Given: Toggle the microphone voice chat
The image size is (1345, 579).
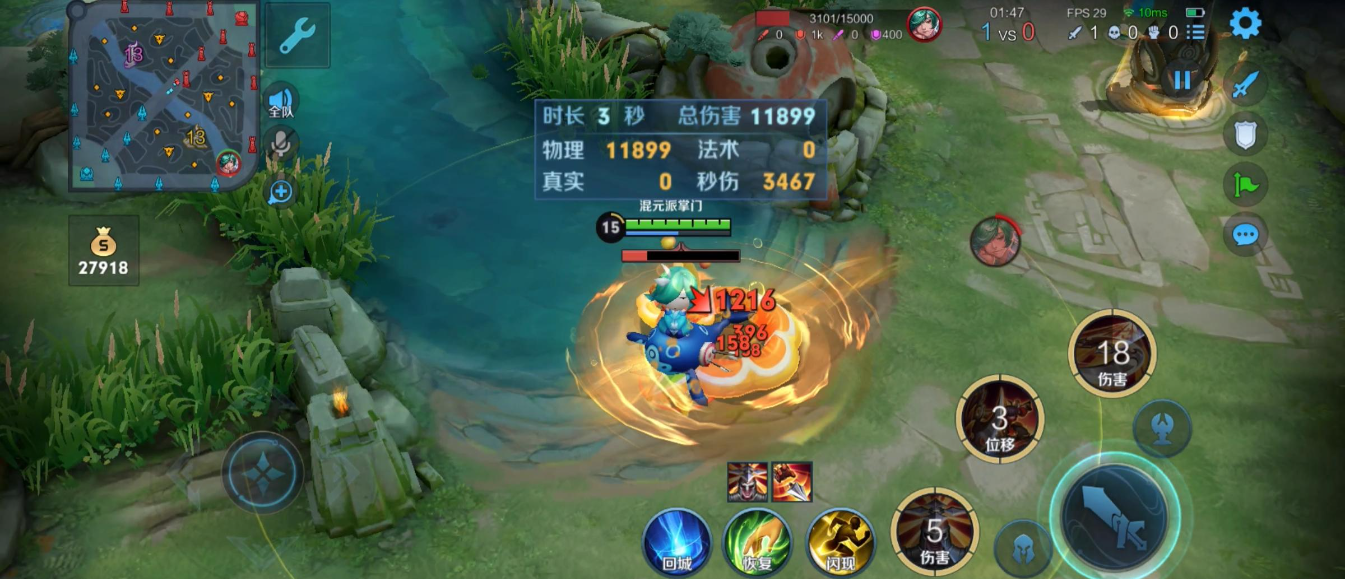Looking at the screenshot, I should 281,146.
